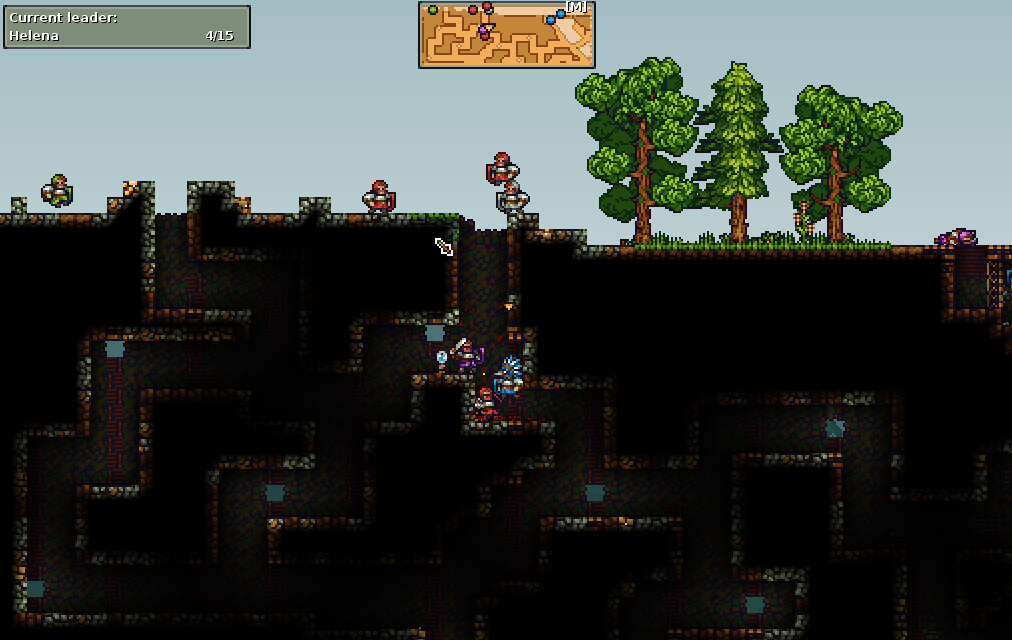
Task: Click the cave minimap
Action: point(506,35)
